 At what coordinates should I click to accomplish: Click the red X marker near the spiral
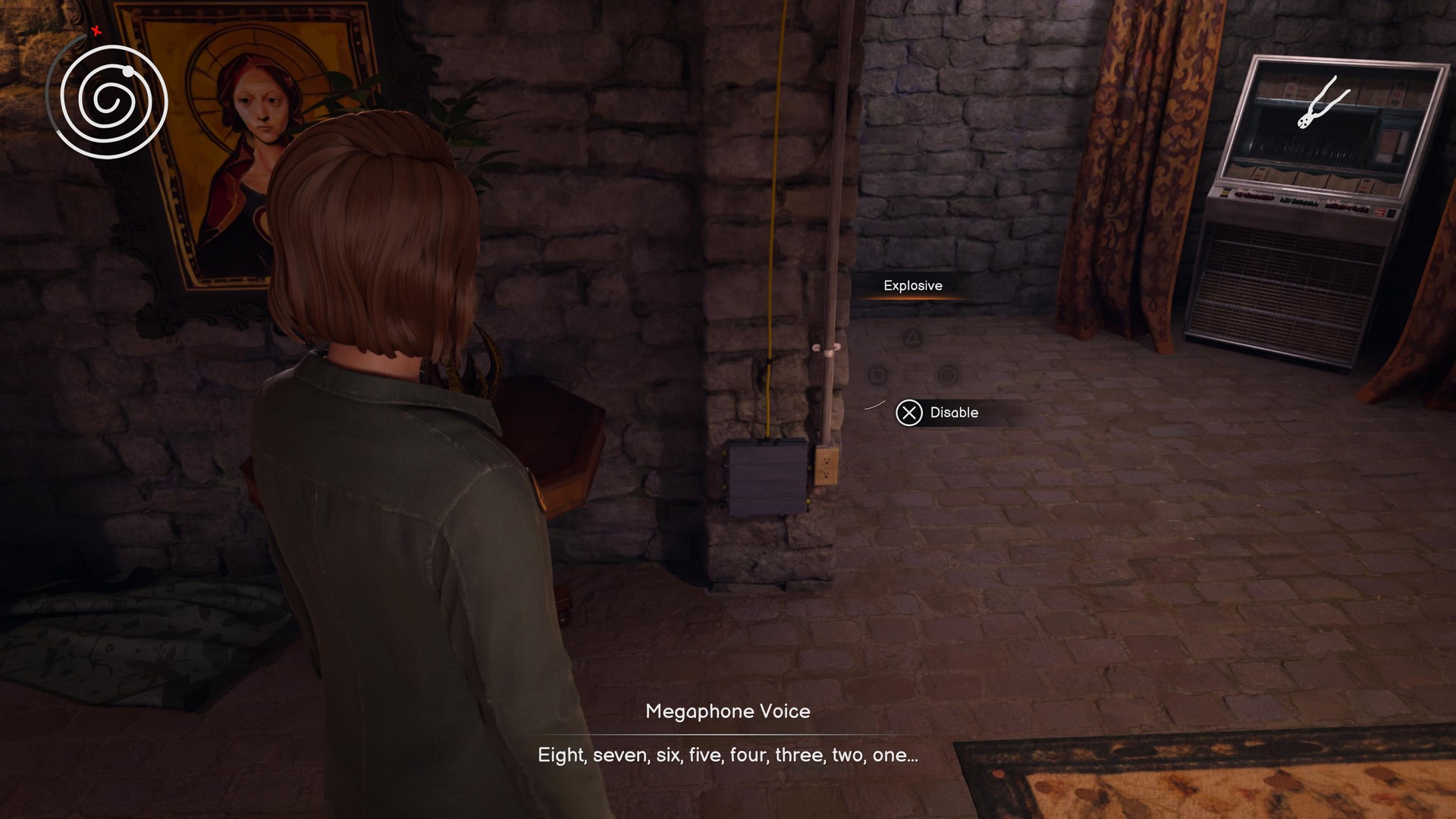coord(94,32)
